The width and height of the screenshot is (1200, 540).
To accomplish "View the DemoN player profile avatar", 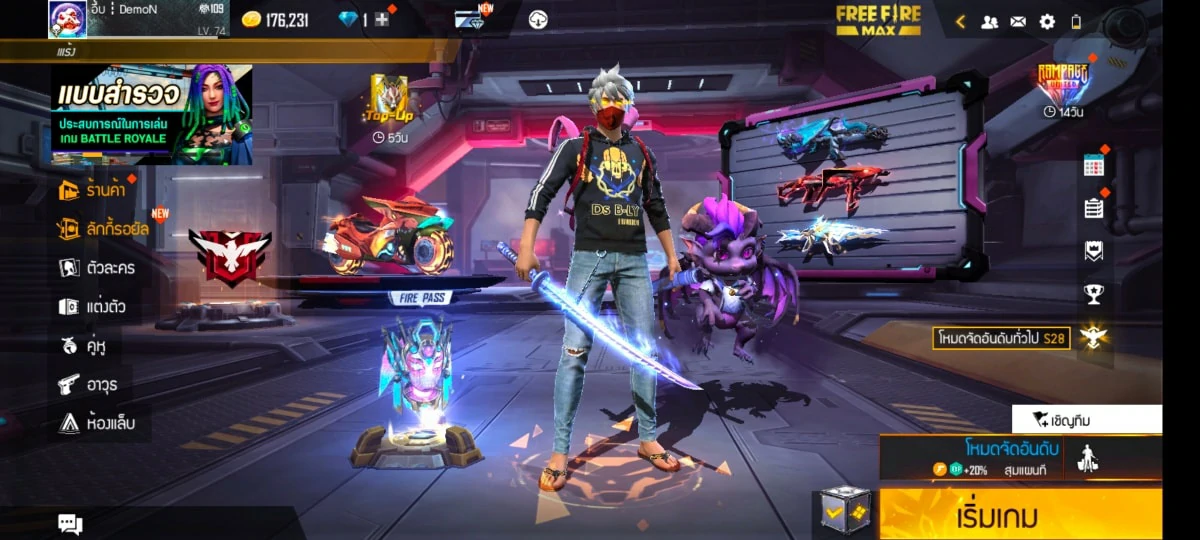I will click(x=67, y=19).
